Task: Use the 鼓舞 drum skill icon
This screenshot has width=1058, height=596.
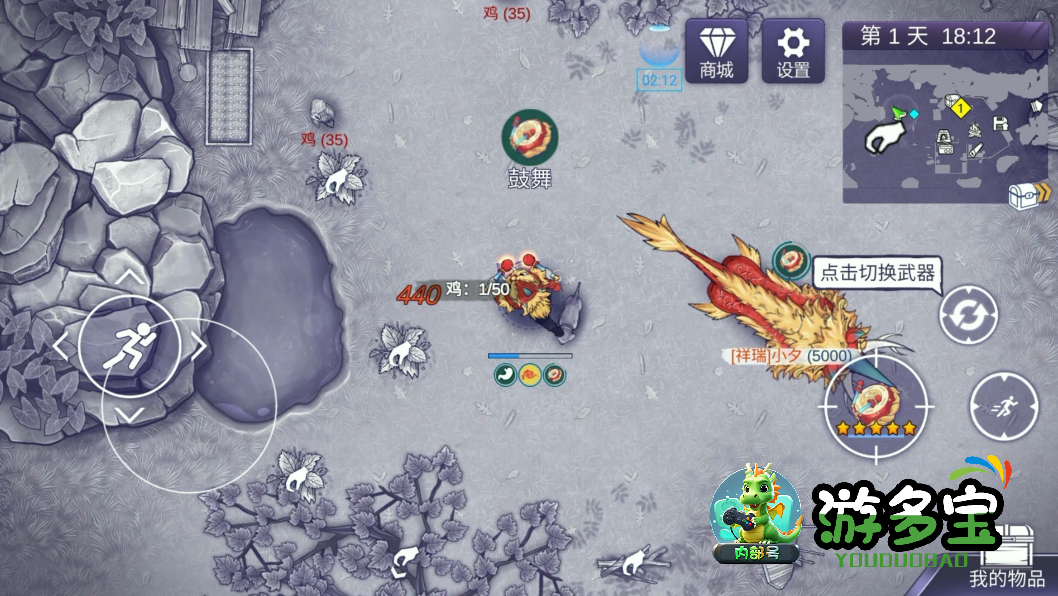Action: pos(529,137)
